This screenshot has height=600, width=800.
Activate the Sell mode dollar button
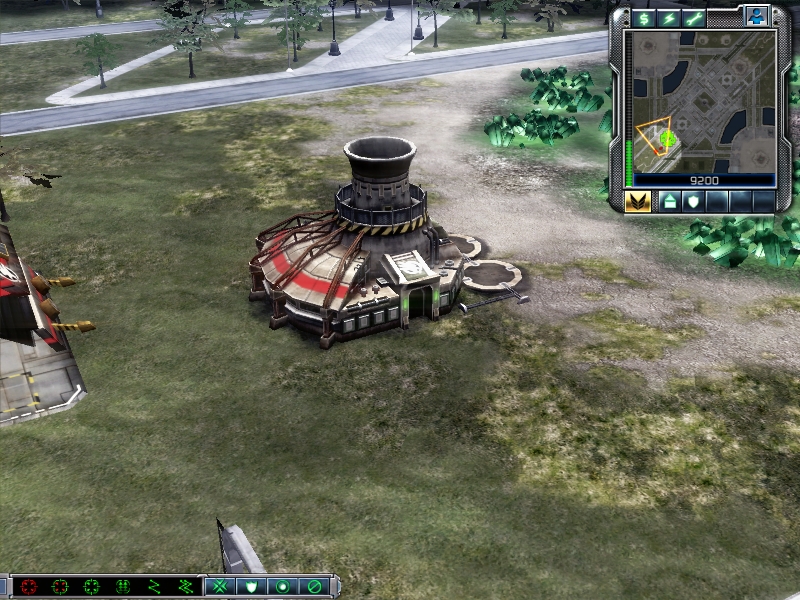[x=644, y=19]
